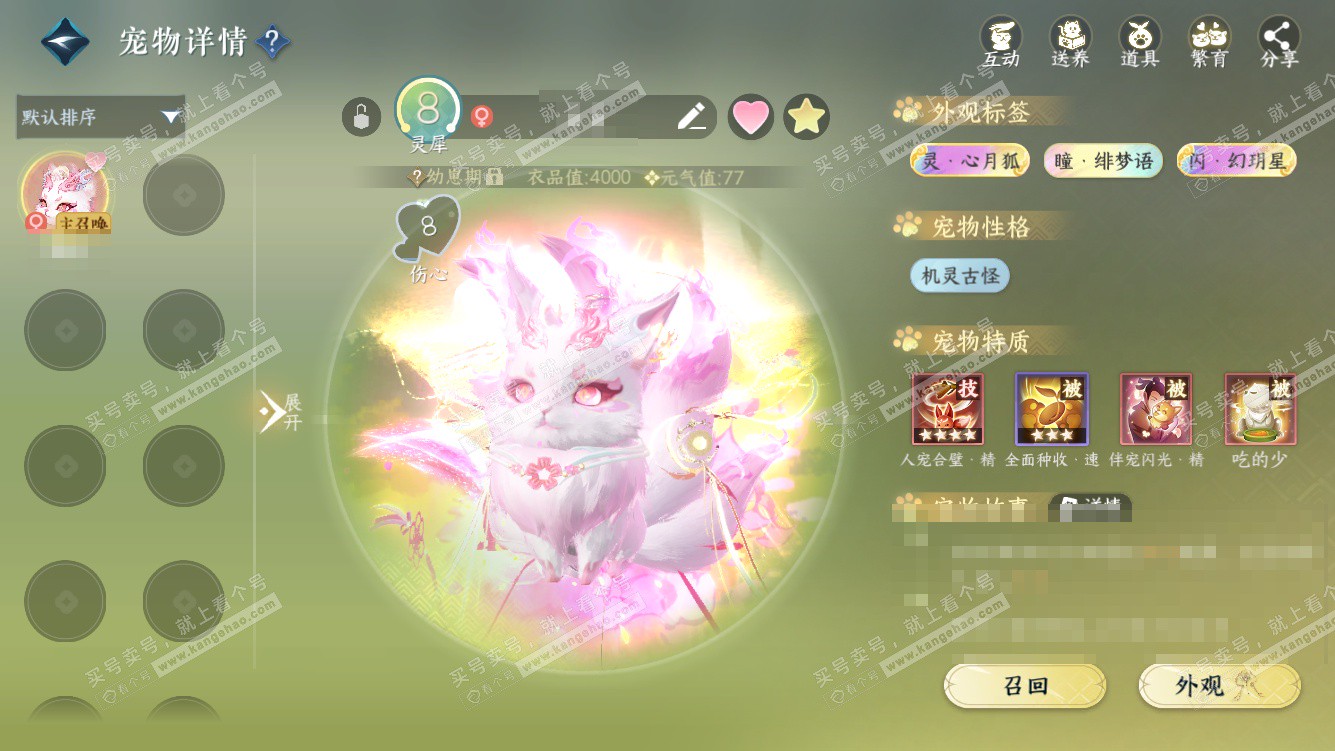View the 人宠合璧·精 trait icon

click(x=947, y=409)
